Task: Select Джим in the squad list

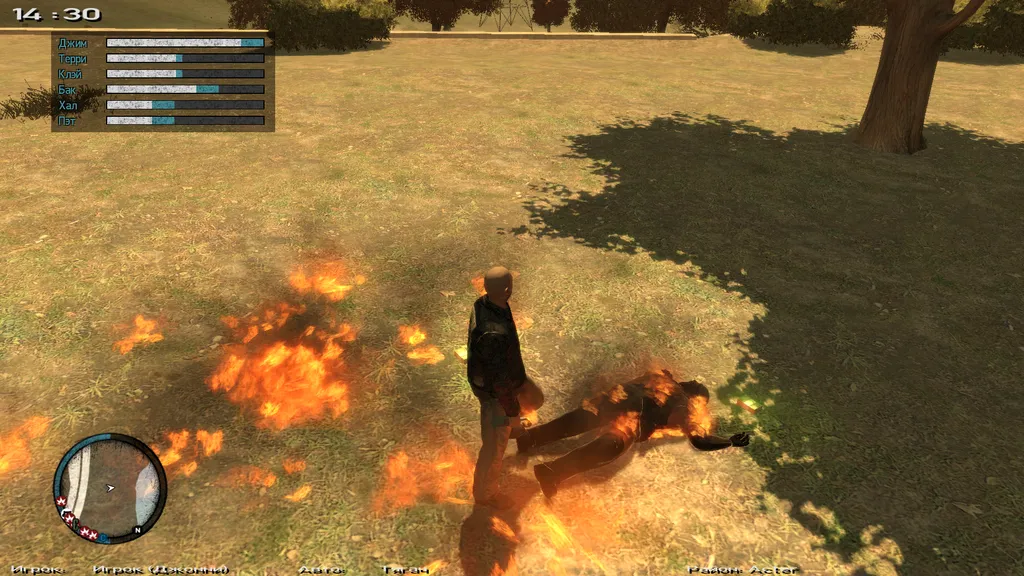Action: click(x=73, y=44)
